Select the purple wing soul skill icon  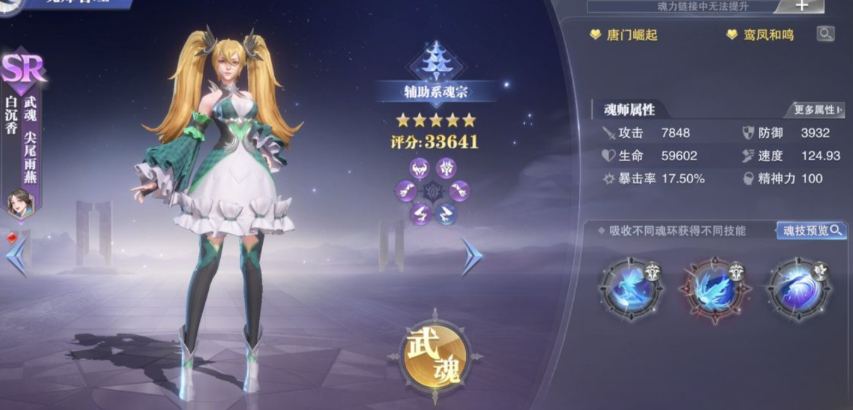click(799, 288)
